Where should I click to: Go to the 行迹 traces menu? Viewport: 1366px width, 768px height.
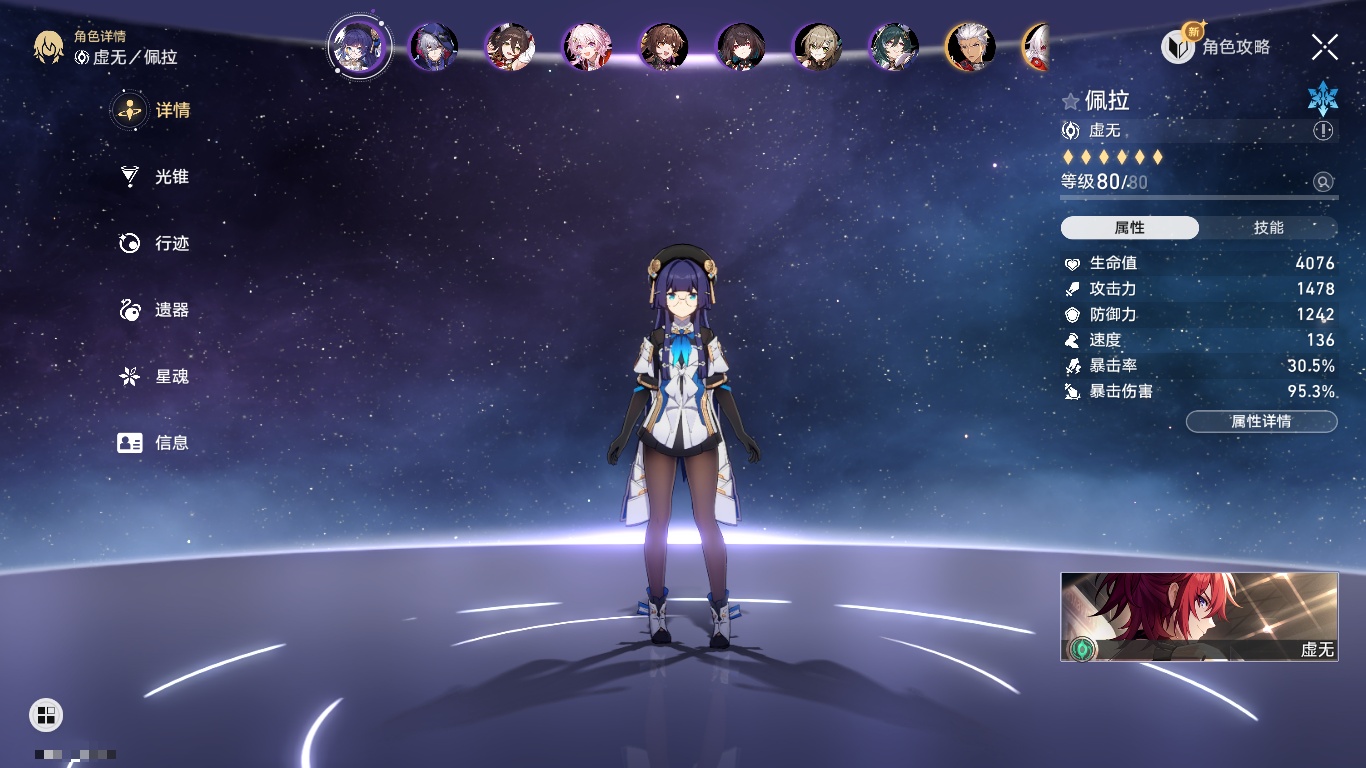(x=155, y=244)
